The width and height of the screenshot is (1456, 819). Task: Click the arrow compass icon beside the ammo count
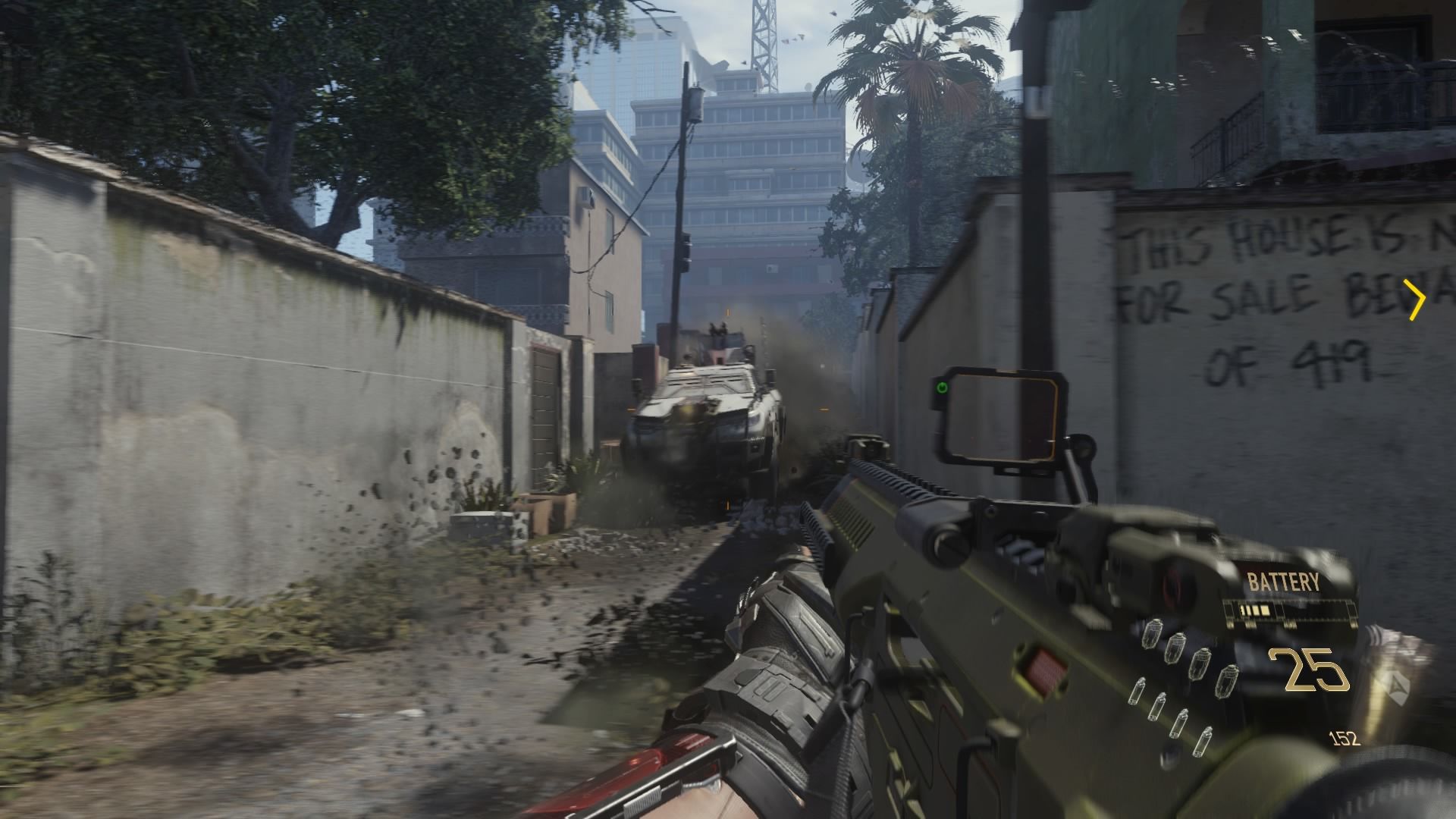point(1397,688)
